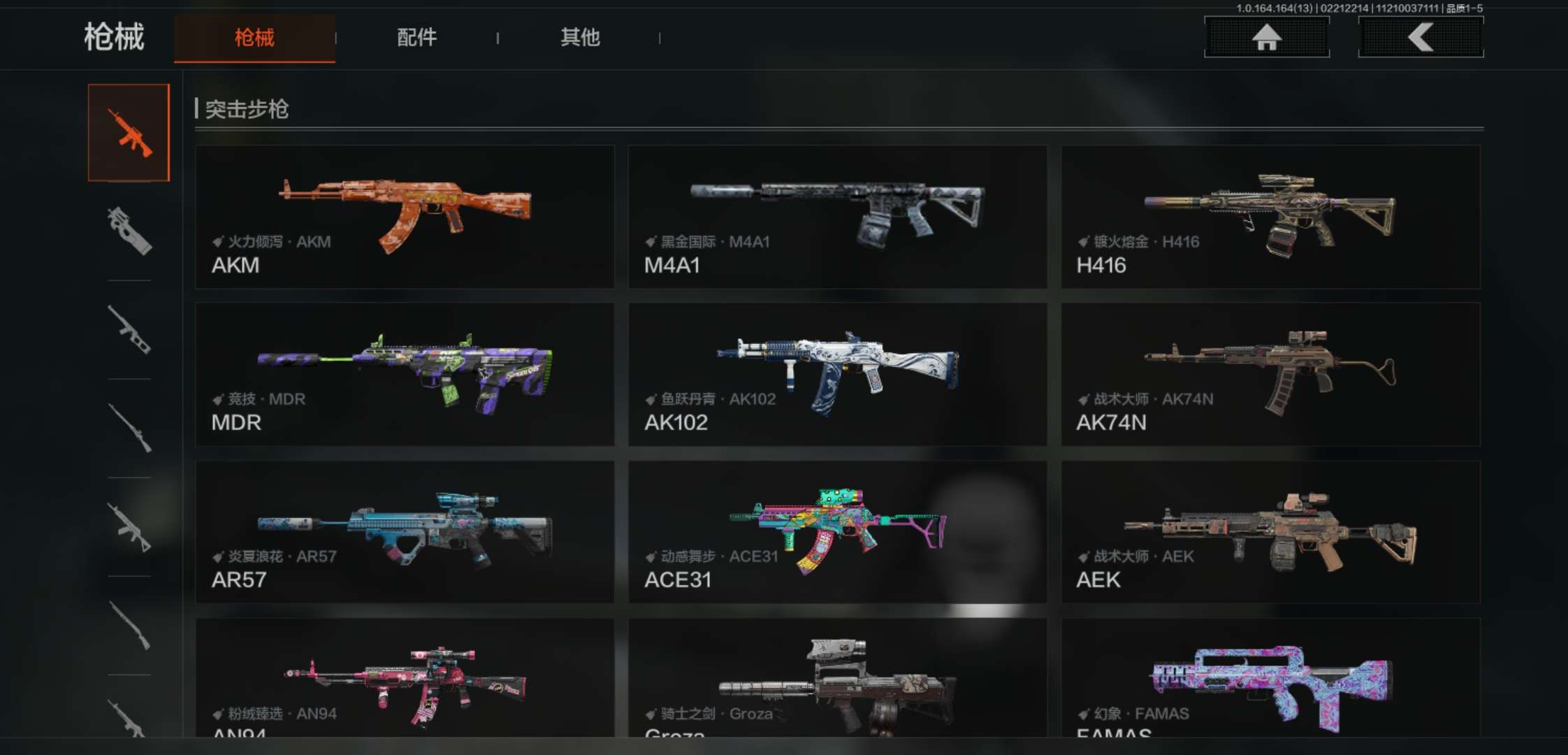Select the AR57 weapon card

[x=405, y=531]
